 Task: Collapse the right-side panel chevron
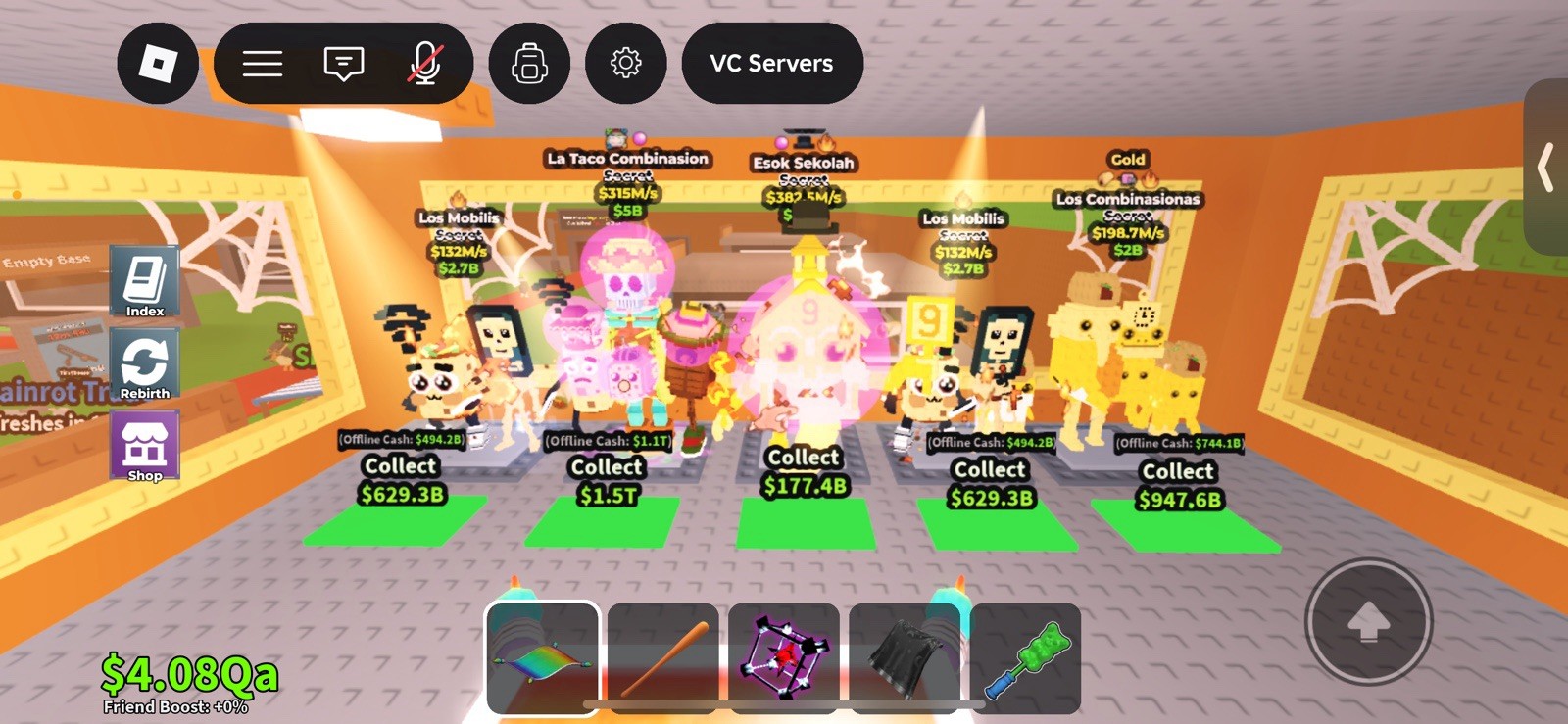pos(1546,169)
